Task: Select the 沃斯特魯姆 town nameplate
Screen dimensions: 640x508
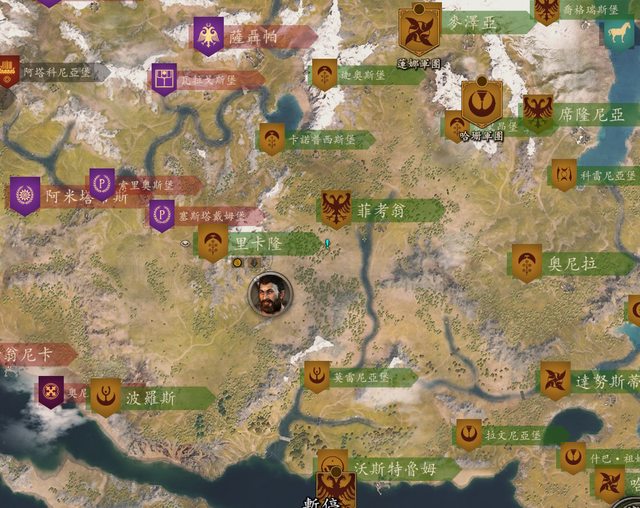Action: (390, 468)
